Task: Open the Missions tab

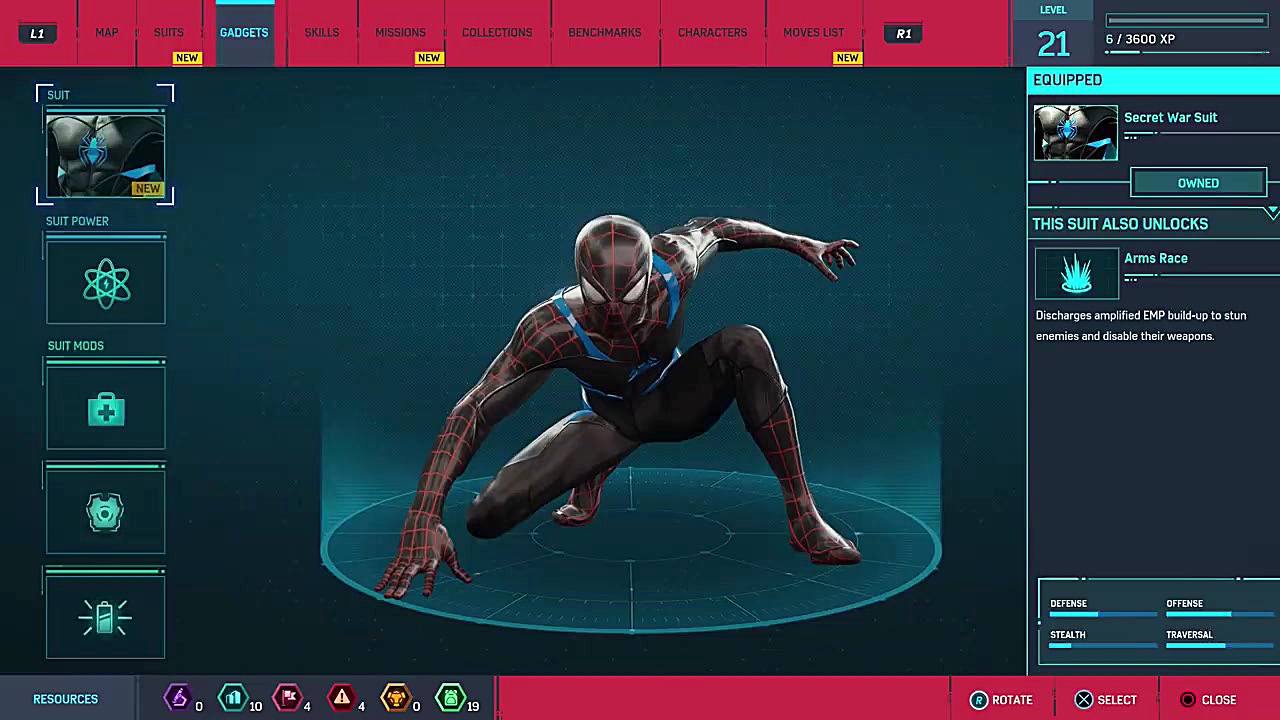Action: point(400,33)
